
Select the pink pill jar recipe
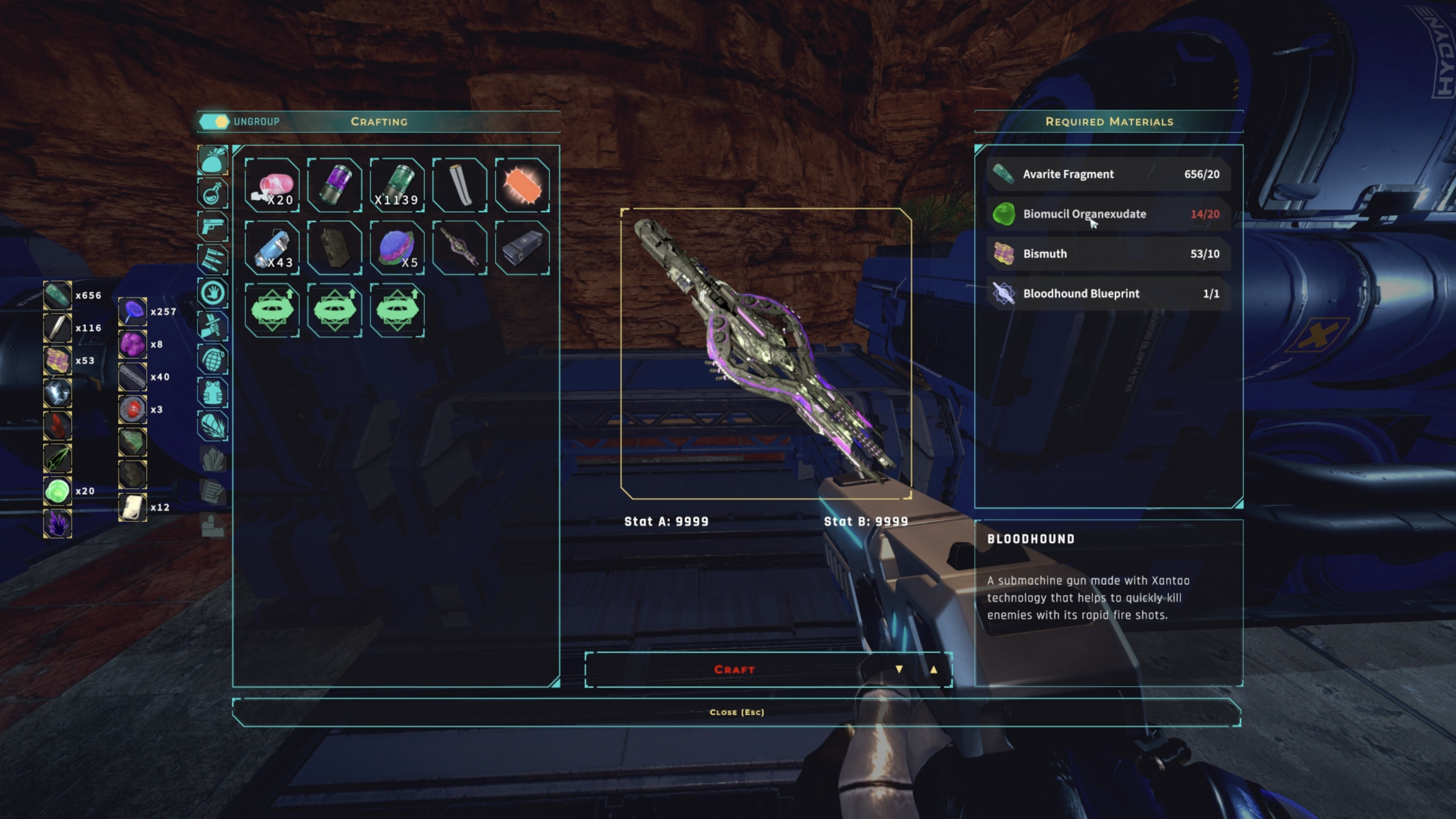point(273,185)
